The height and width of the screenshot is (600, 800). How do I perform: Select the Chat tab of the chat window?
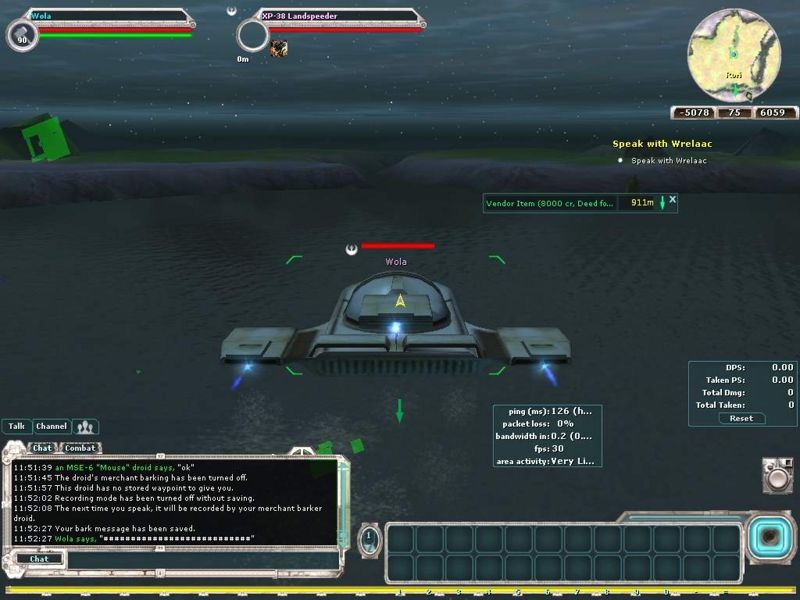[x=43, y=448]
